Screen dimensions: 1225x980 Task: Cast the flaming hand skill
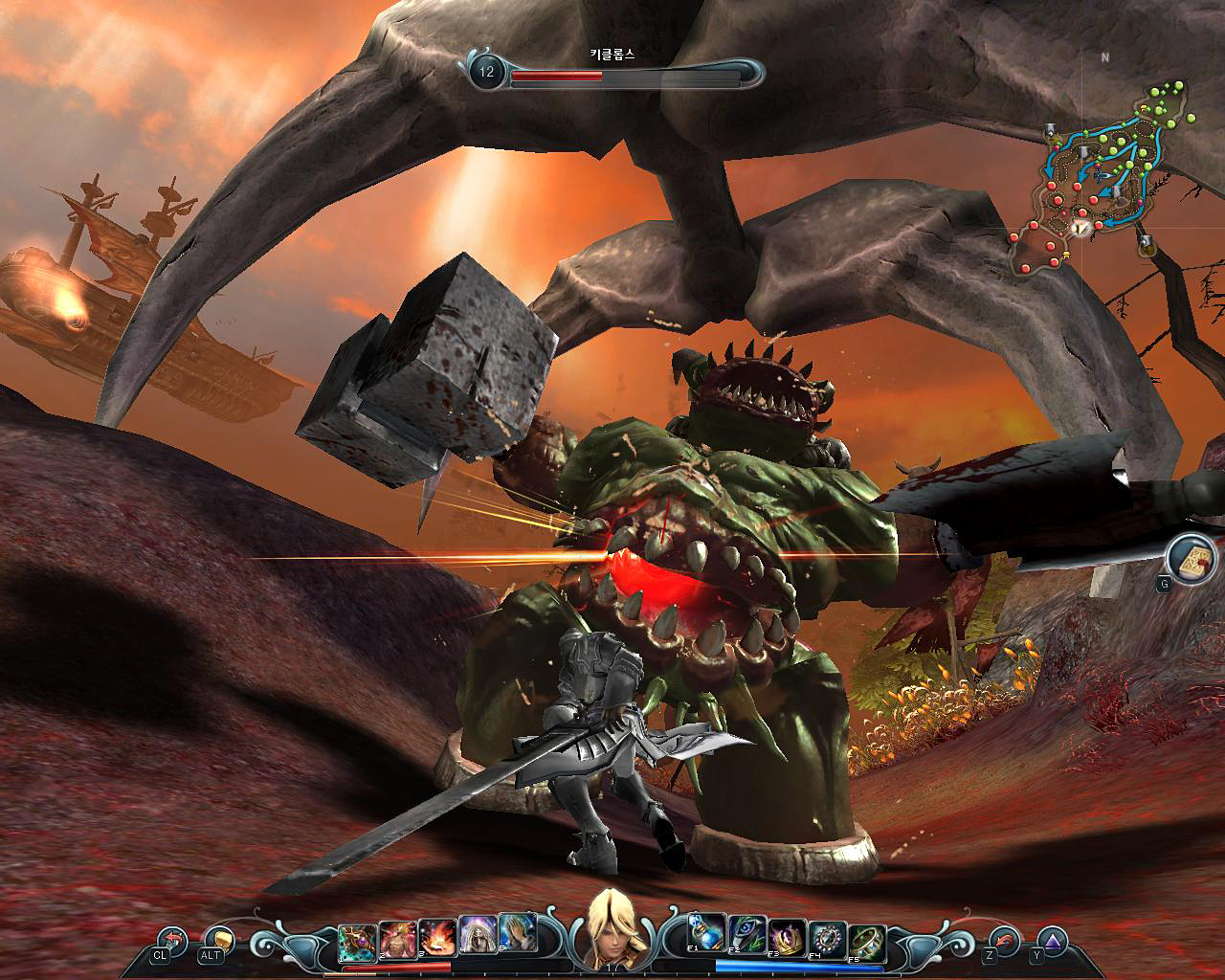pyautogui.click(x=437, y=941)
